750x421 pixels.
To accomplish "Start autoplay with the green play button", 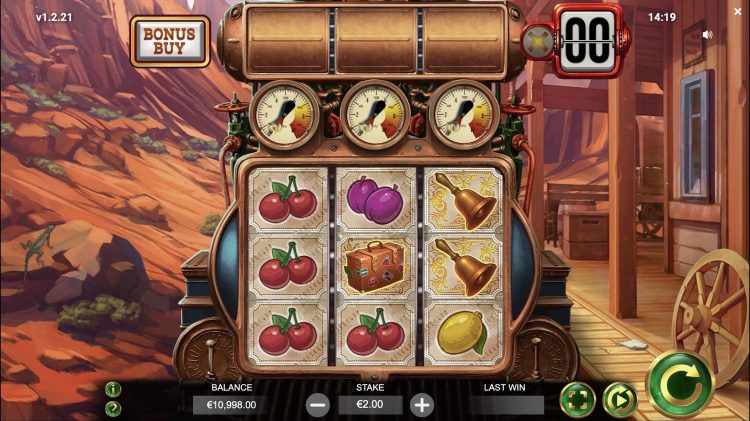I will coord(620,400).
